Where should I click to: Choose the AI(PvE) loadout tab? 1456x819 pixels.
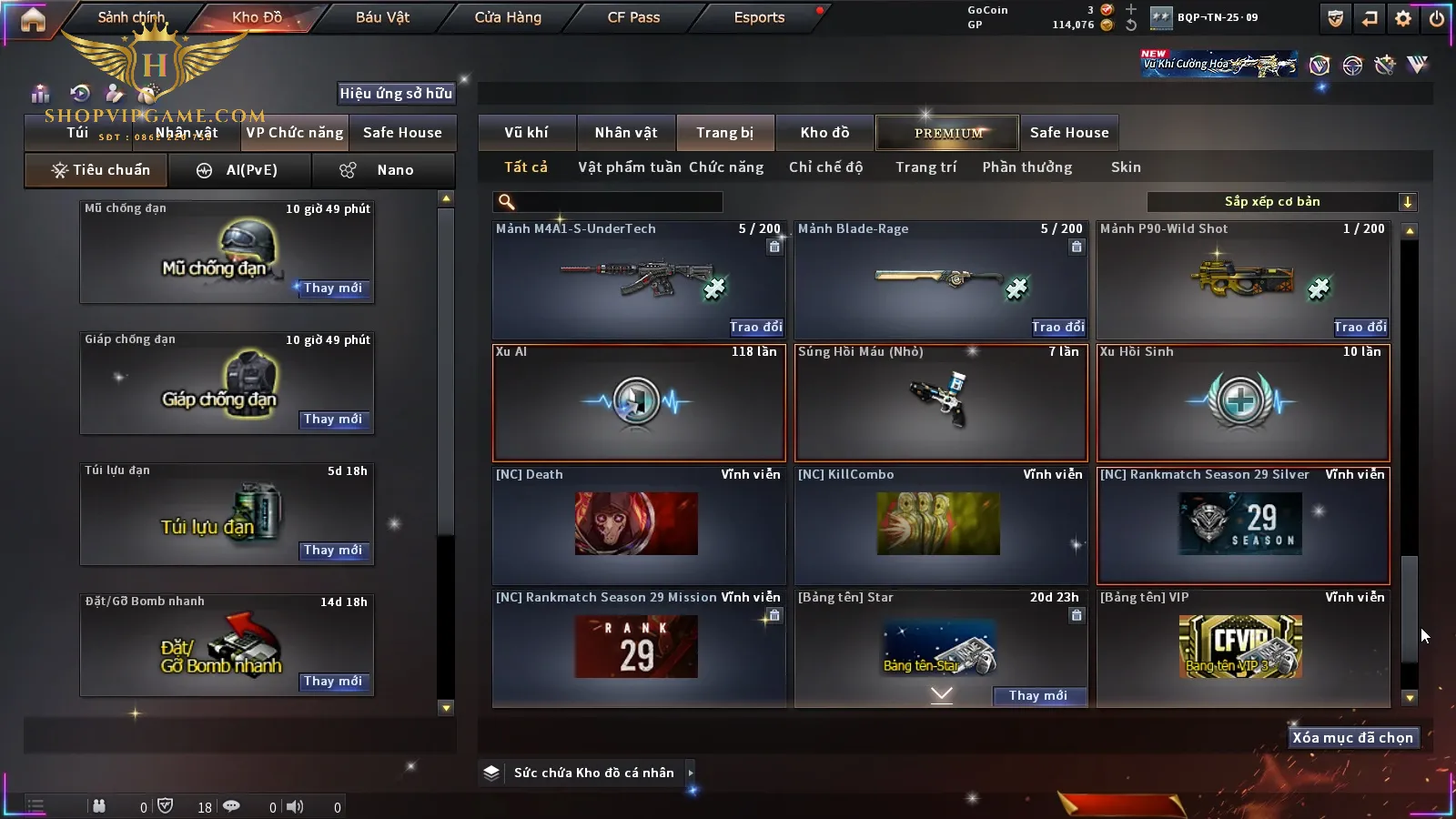pyautogui.click(x=240, y=170)
